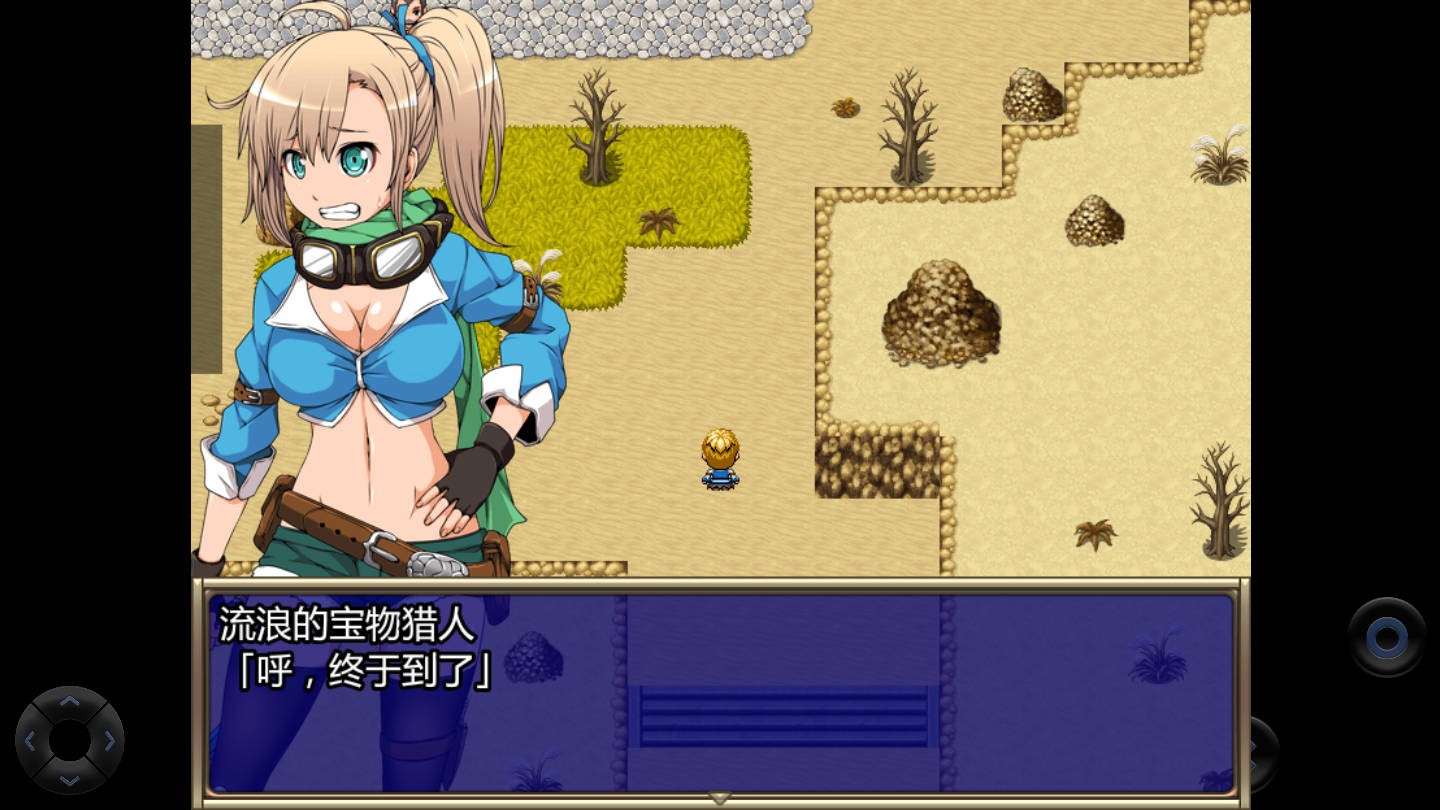Tap the d-pad left arrow
Screen dimensions: 1440x810
(30, 741)
